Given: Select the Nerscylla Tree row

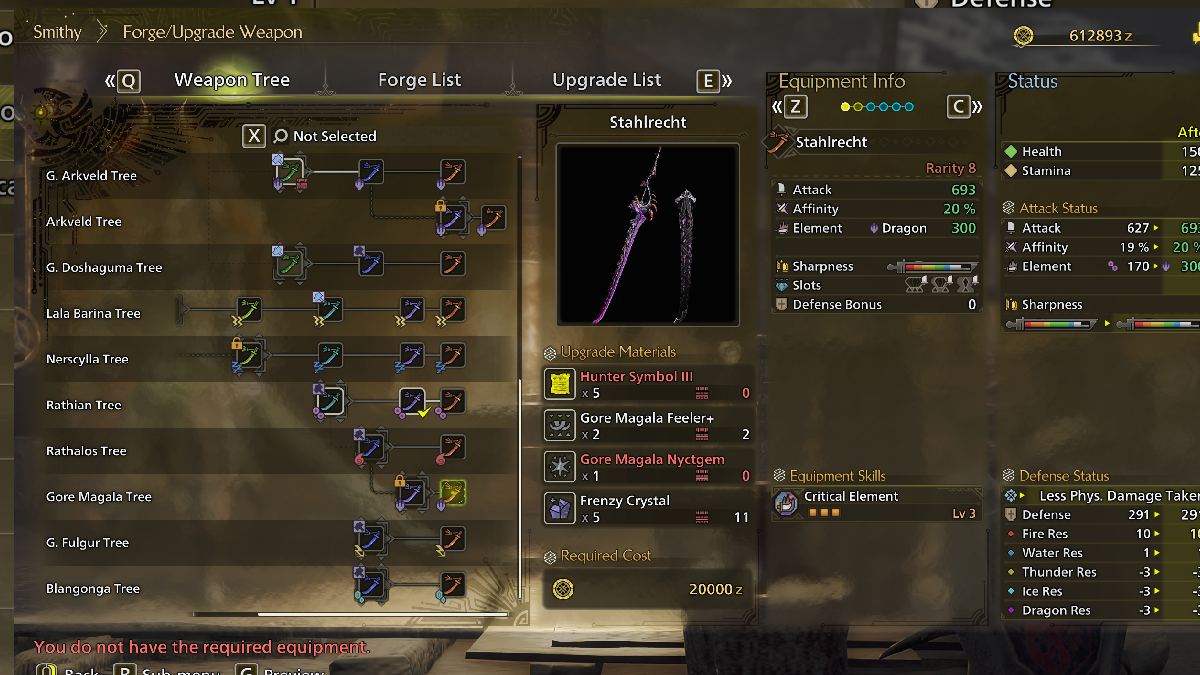Looking at the screenshot, I should pyautogui.click(x=87, y=360).
